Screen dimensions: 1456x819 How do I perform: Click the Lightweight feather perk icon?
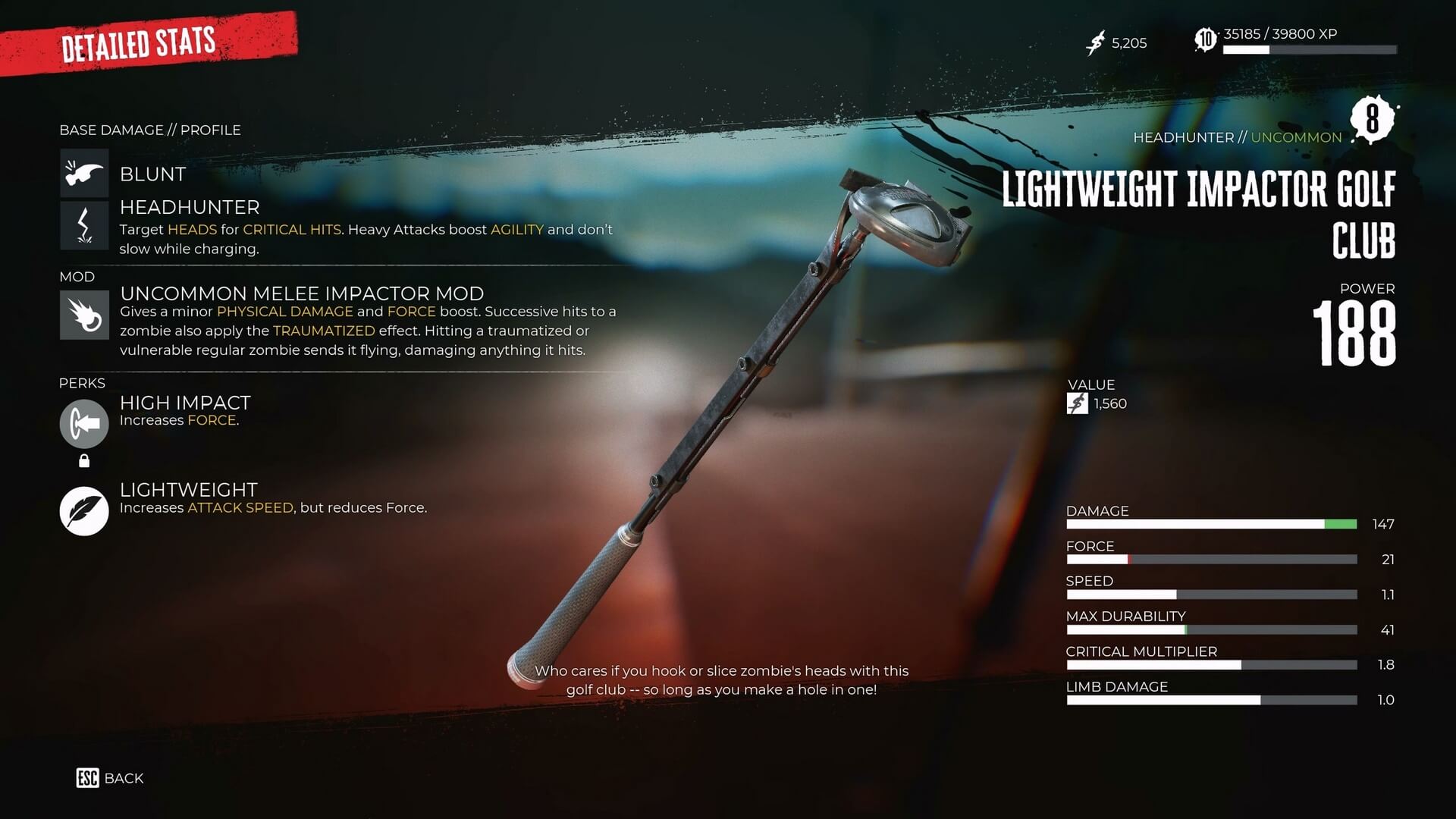point(83,510)
